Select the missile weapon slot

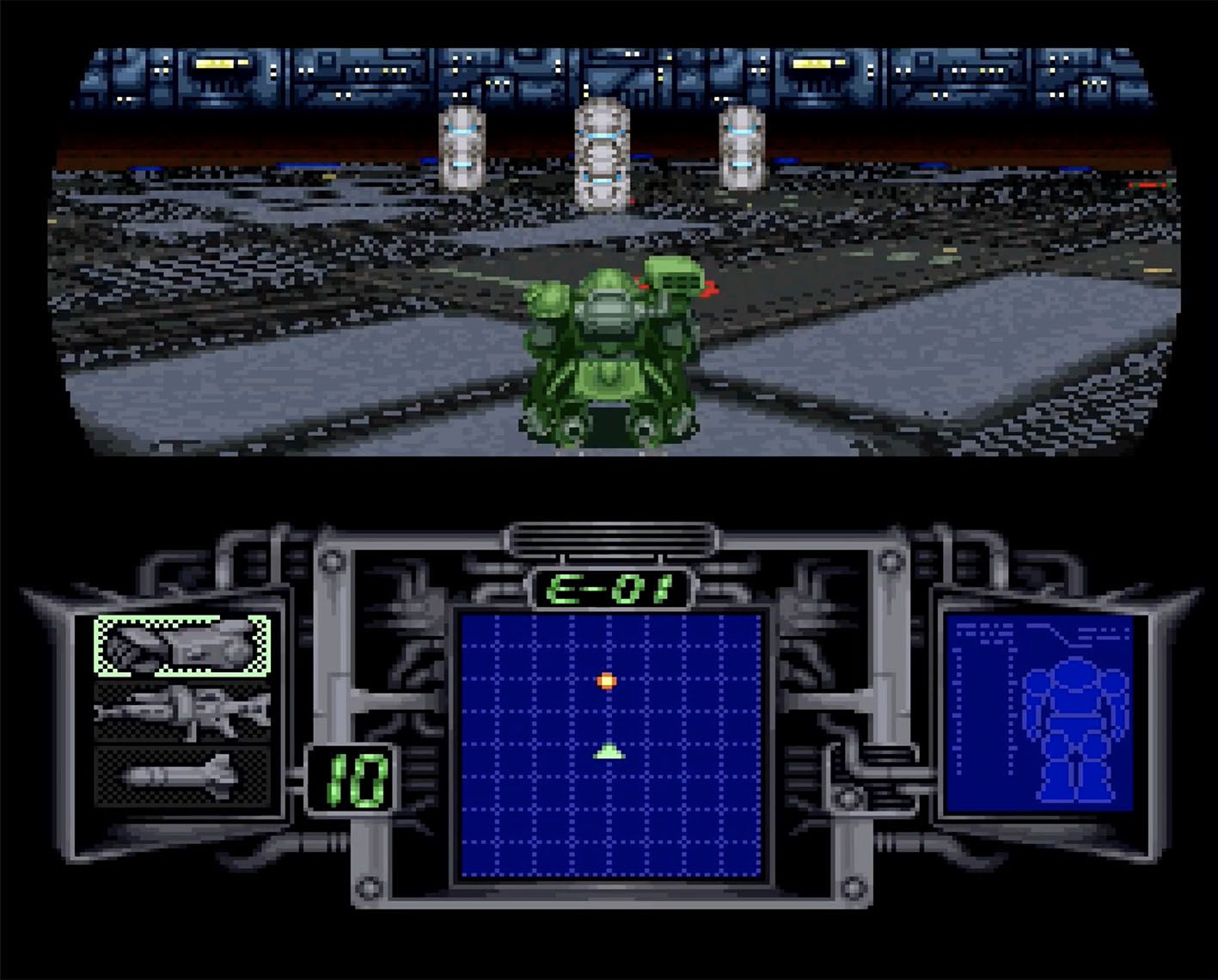(182, 777)
